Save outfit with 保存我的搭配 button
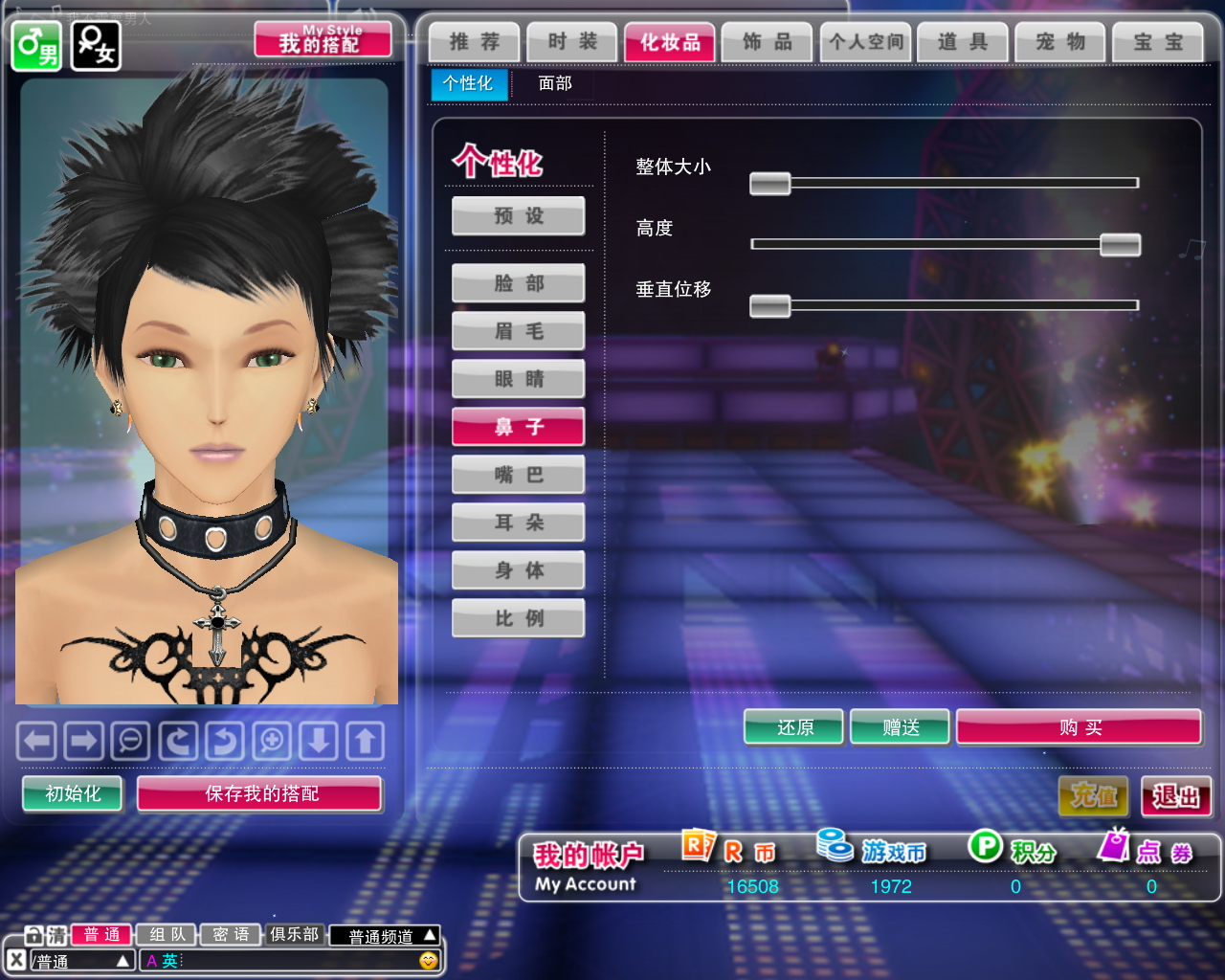 tap(260, 793)
